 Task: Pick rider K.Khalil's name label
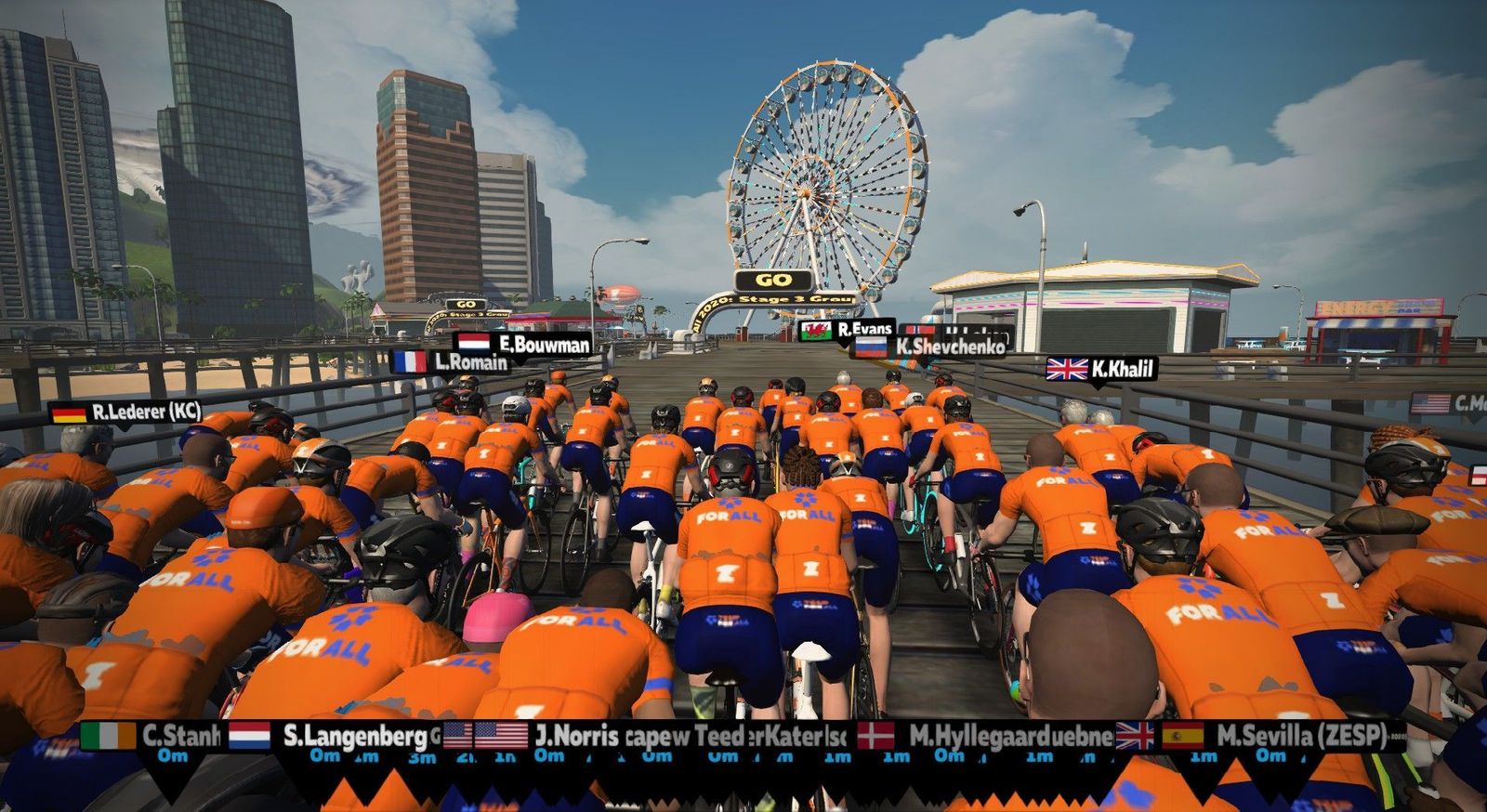click(x=1101, y=369)
